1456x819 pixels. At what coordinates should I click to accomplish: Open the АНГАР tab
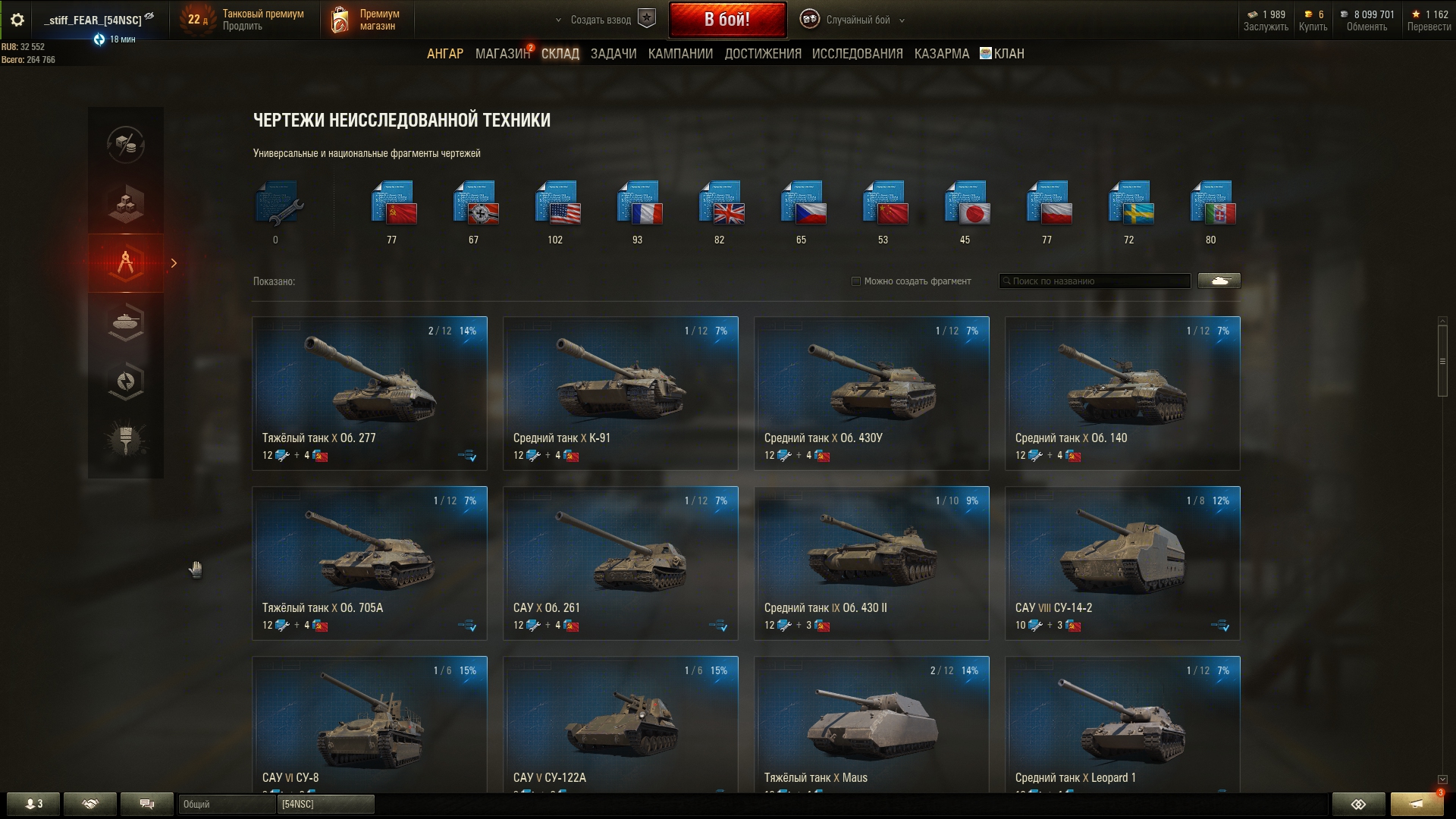pos(444,54)
